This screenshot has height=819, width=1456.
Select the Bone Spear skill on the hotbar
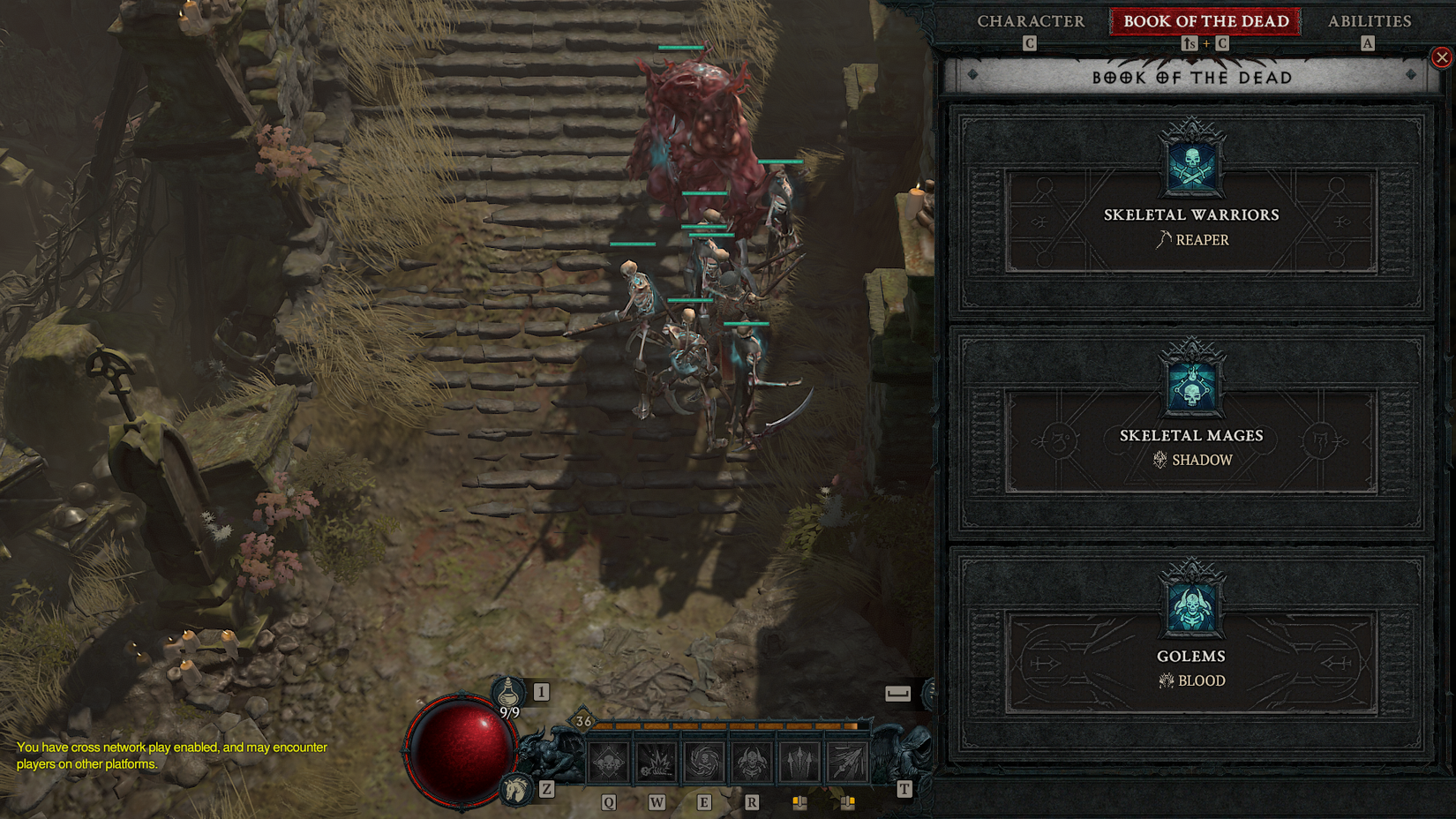(x=799, y=763)
